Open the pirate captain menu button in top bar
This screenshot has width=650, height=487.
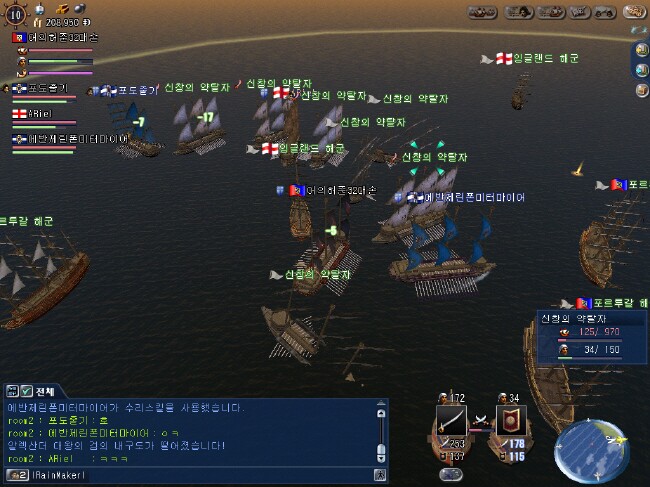tap(520, 12)
